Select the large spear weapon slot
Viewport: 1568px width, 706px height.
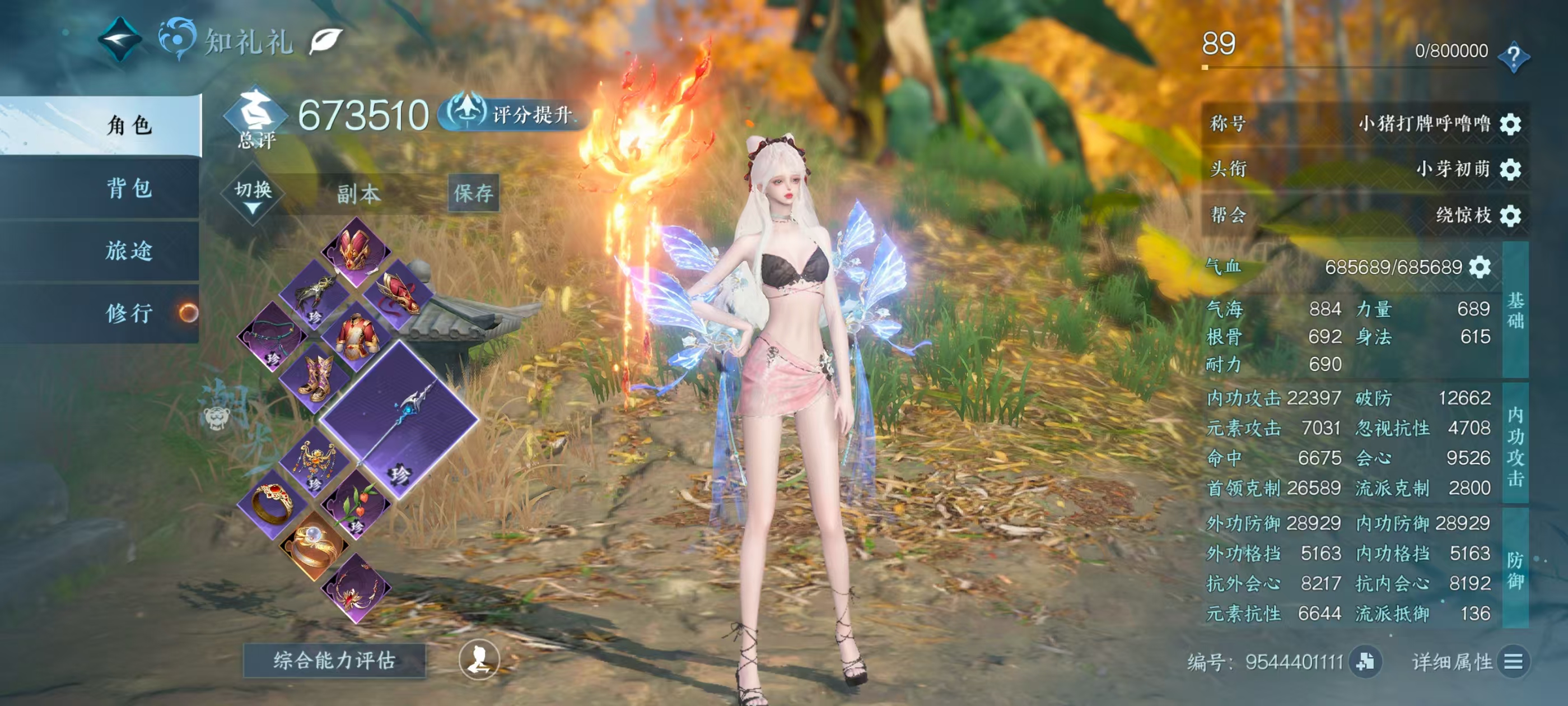[399, 420]
